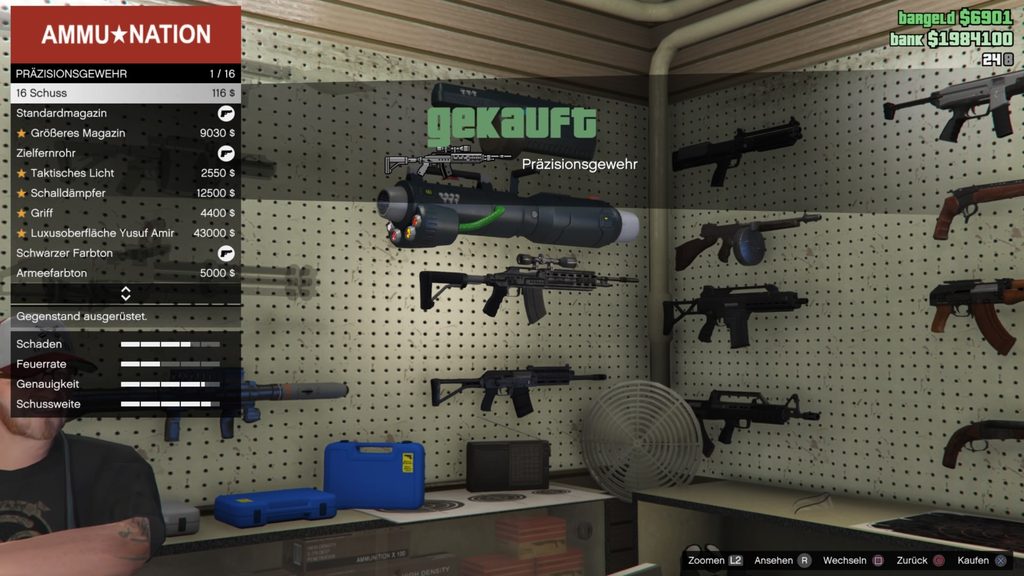Select the Griff attachment row
The height and width of the screenshot is (576, 1024).
click(125, 213)
